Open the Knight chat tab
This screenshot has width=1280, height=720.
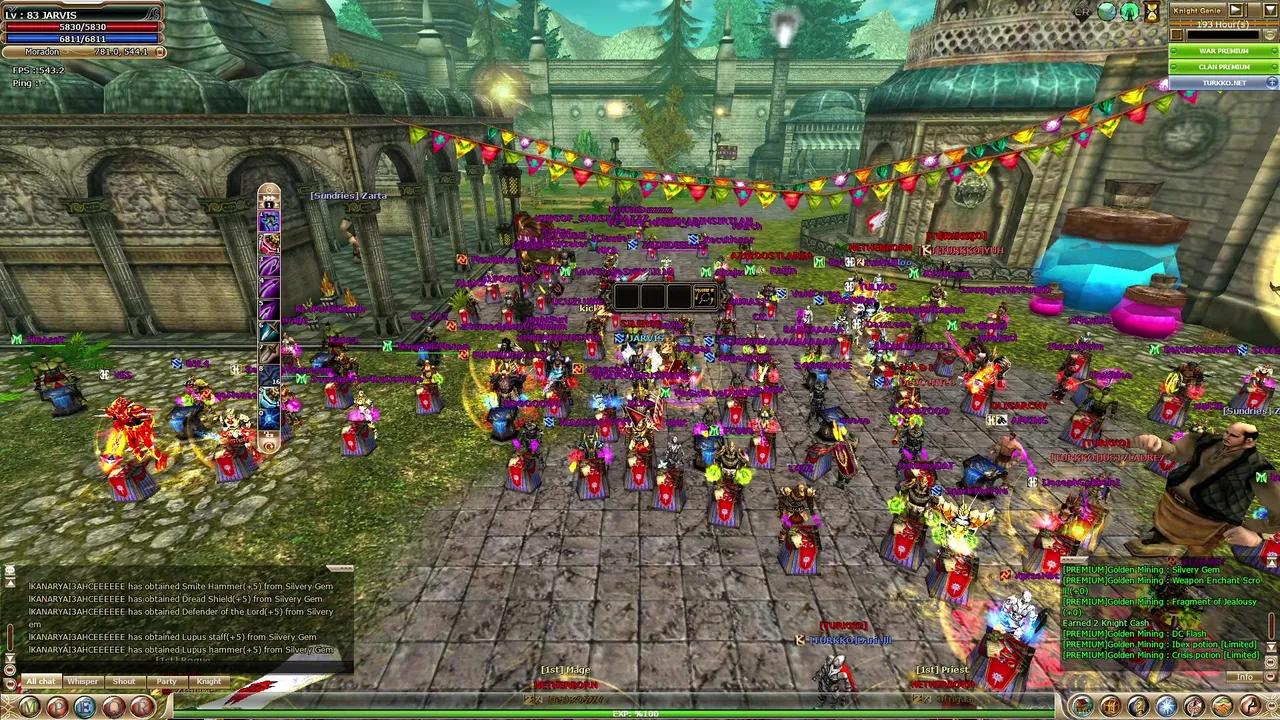208,682
